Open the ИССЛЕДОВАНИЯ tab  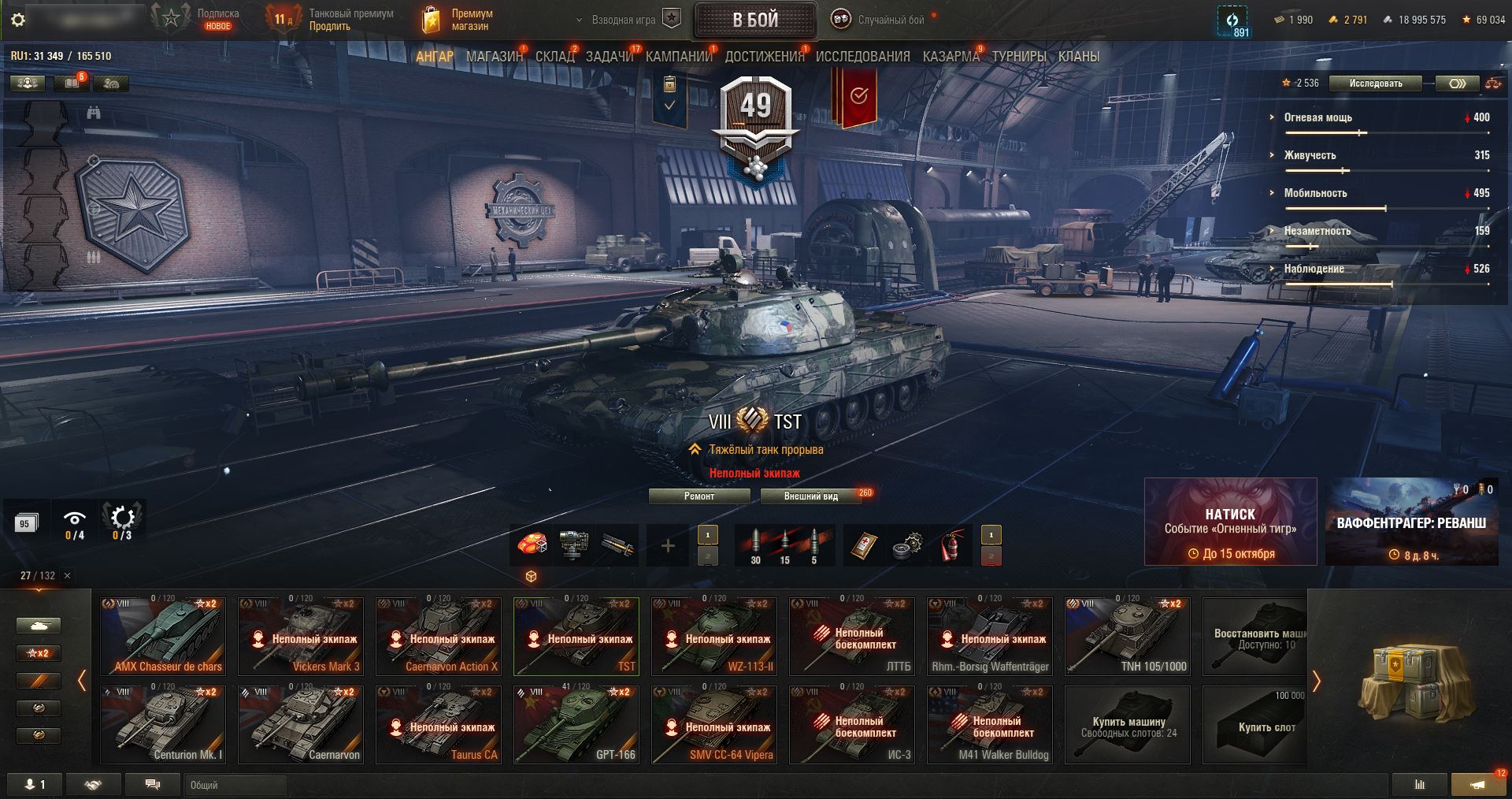point(862,57)
